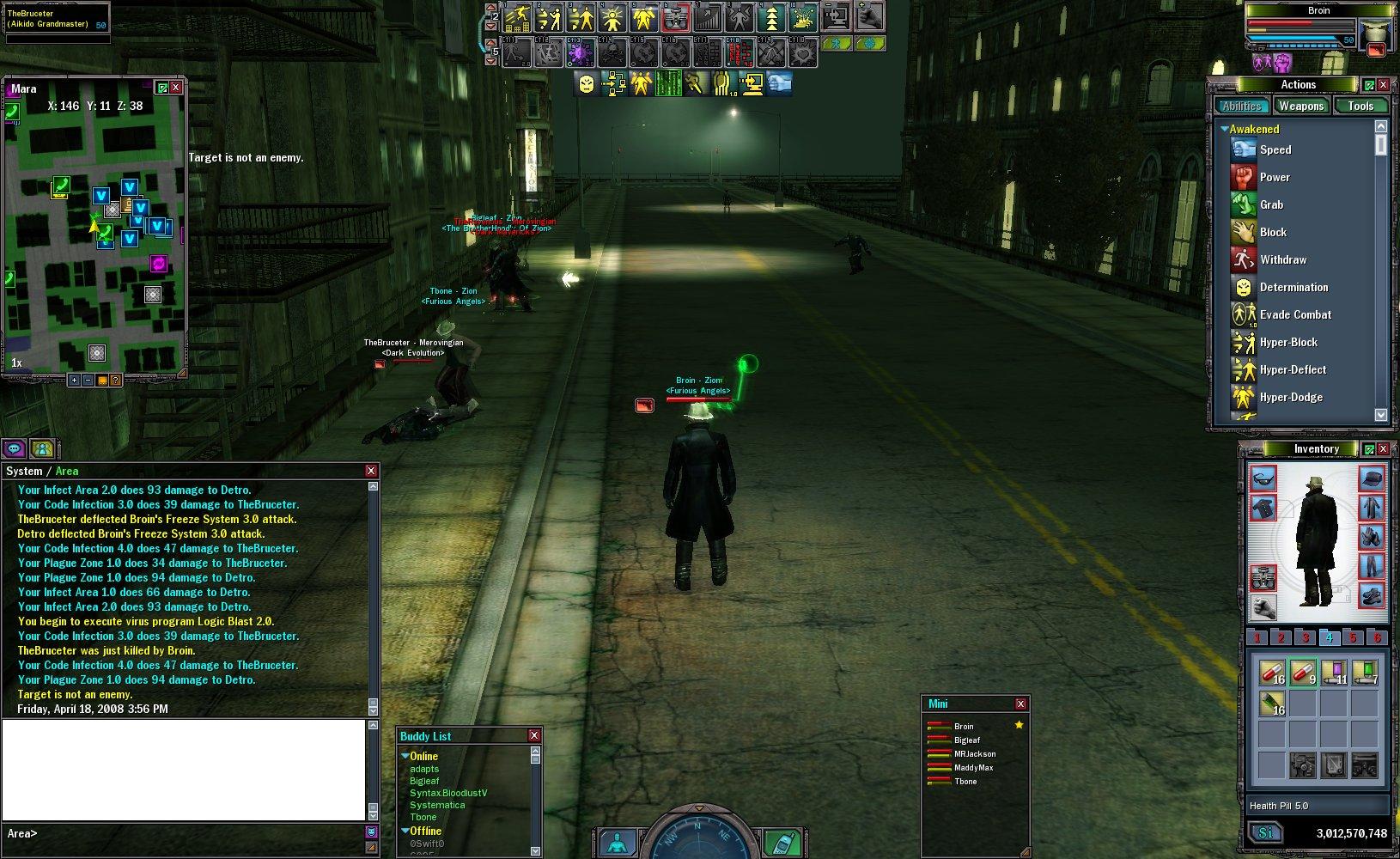This screenshot has height=859, width=1400.
Task: Close the Buddy List window
Action: point(534,735)
